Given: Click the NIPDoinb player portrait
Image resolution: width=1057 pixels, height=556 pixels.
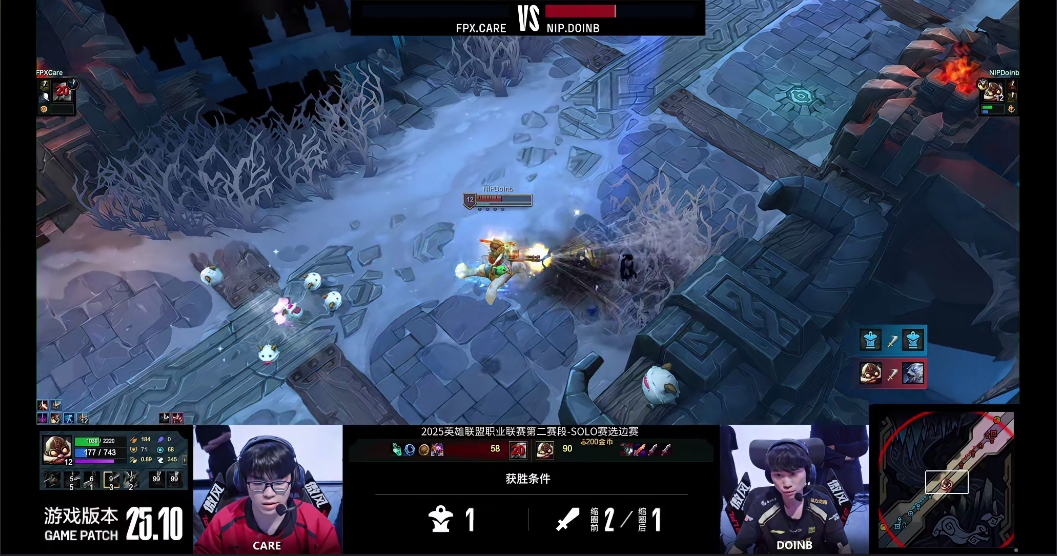Looking at the screenshot, I should 993,91.
